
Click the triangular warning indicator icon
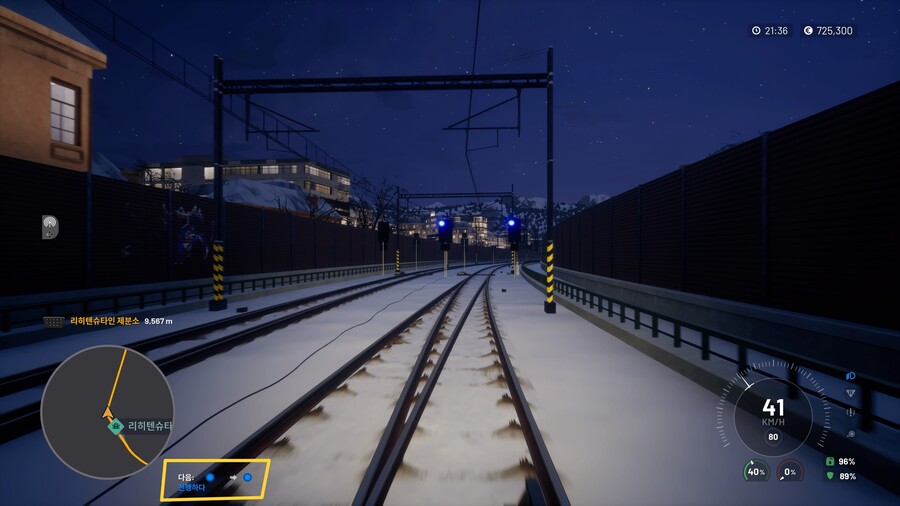click(x=851, y=393)
